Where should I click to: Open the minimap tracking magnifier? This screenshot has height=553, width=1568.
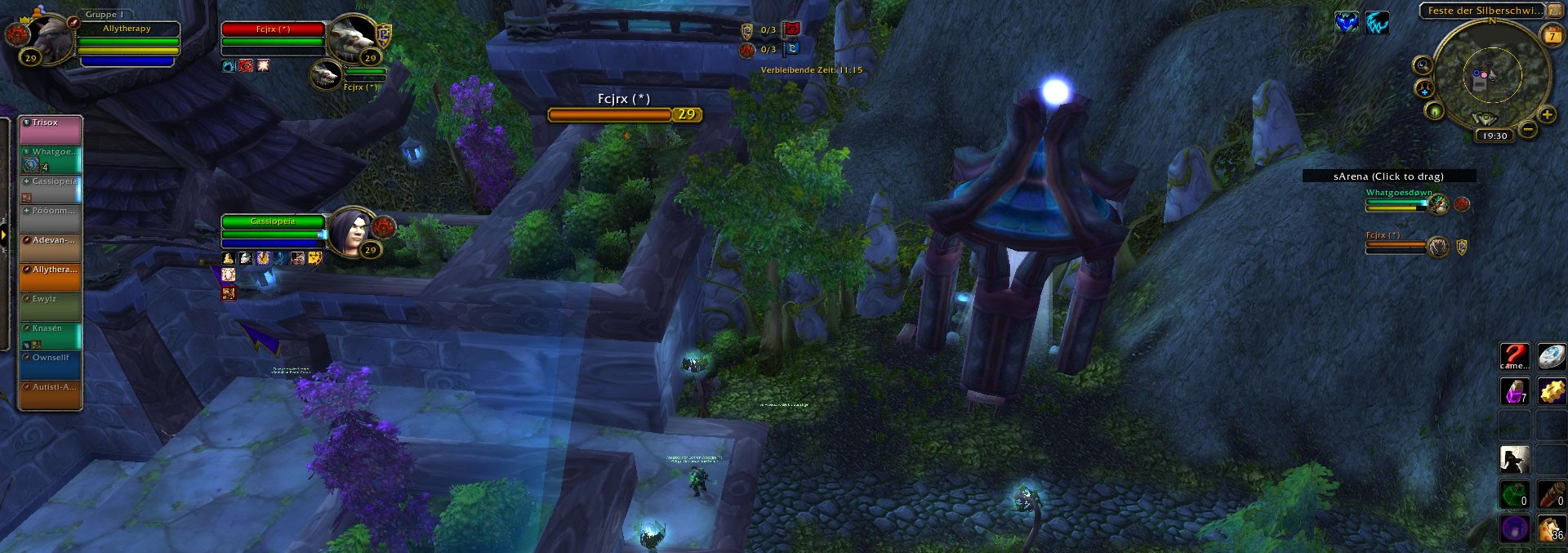point(1423,65)
